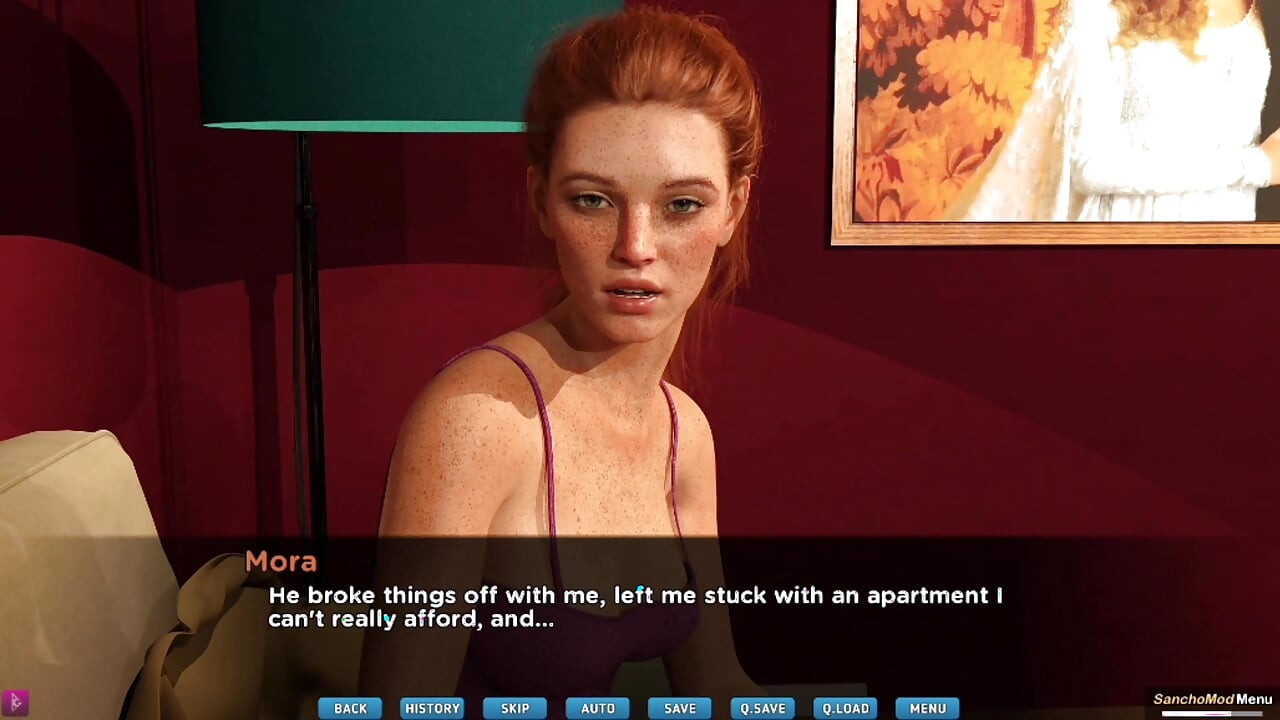The width and height of the screenshot is (1280, 720).
Task: Perform a Q.SAVE quick save
Action: (x=760, y=708)
